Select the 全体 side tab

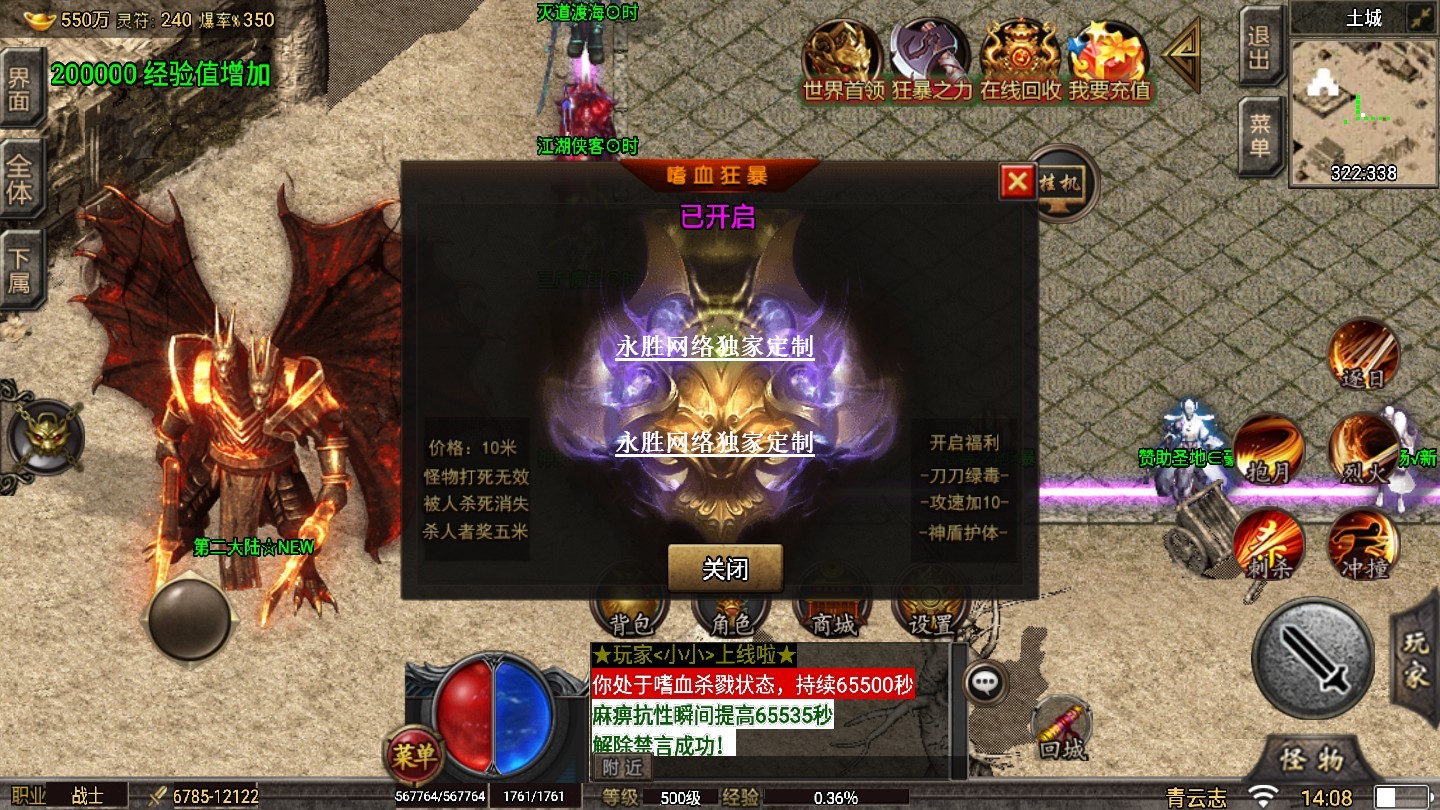click(20, 179)
